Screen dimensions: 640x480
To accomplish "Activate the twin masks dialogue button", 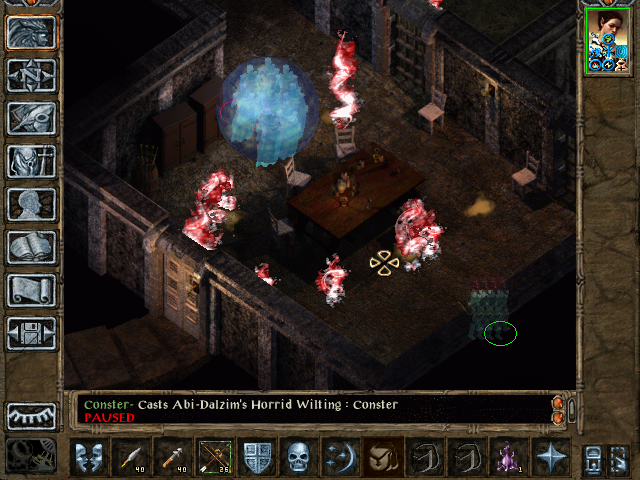I will point(89,457).
